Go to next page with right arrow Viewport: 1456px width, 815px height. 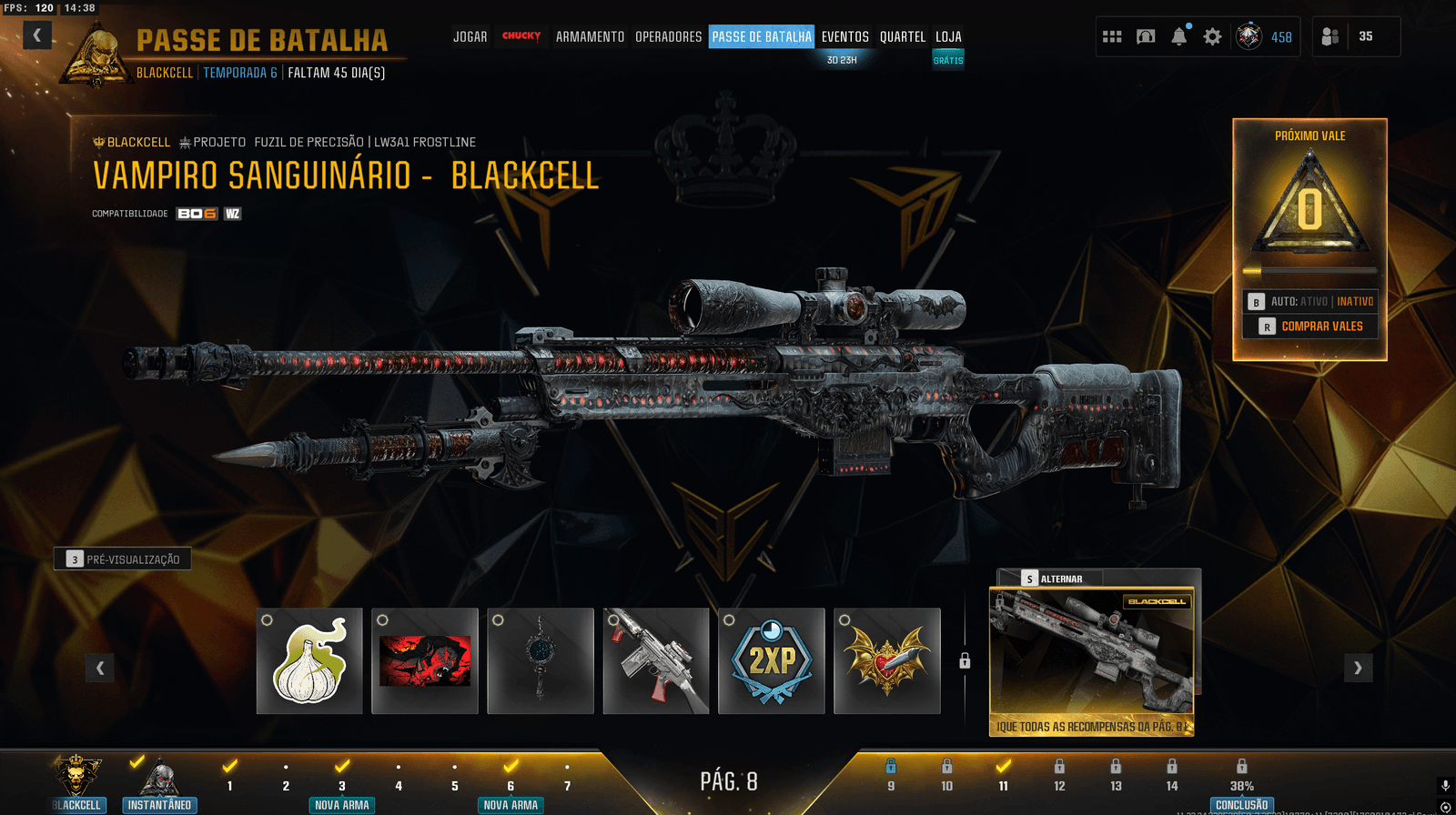pyautogui.click(x=1358, y=668)
